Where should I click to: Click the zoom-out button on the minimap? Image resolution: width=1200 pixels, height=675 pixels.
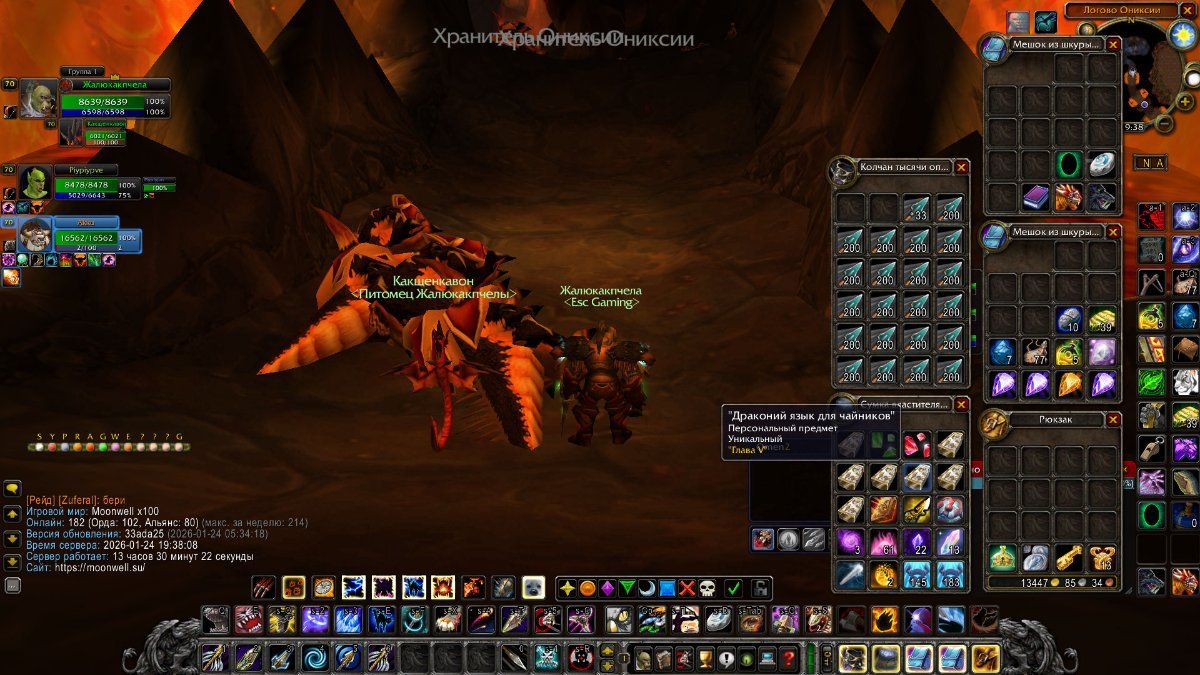click(1164, 122)
